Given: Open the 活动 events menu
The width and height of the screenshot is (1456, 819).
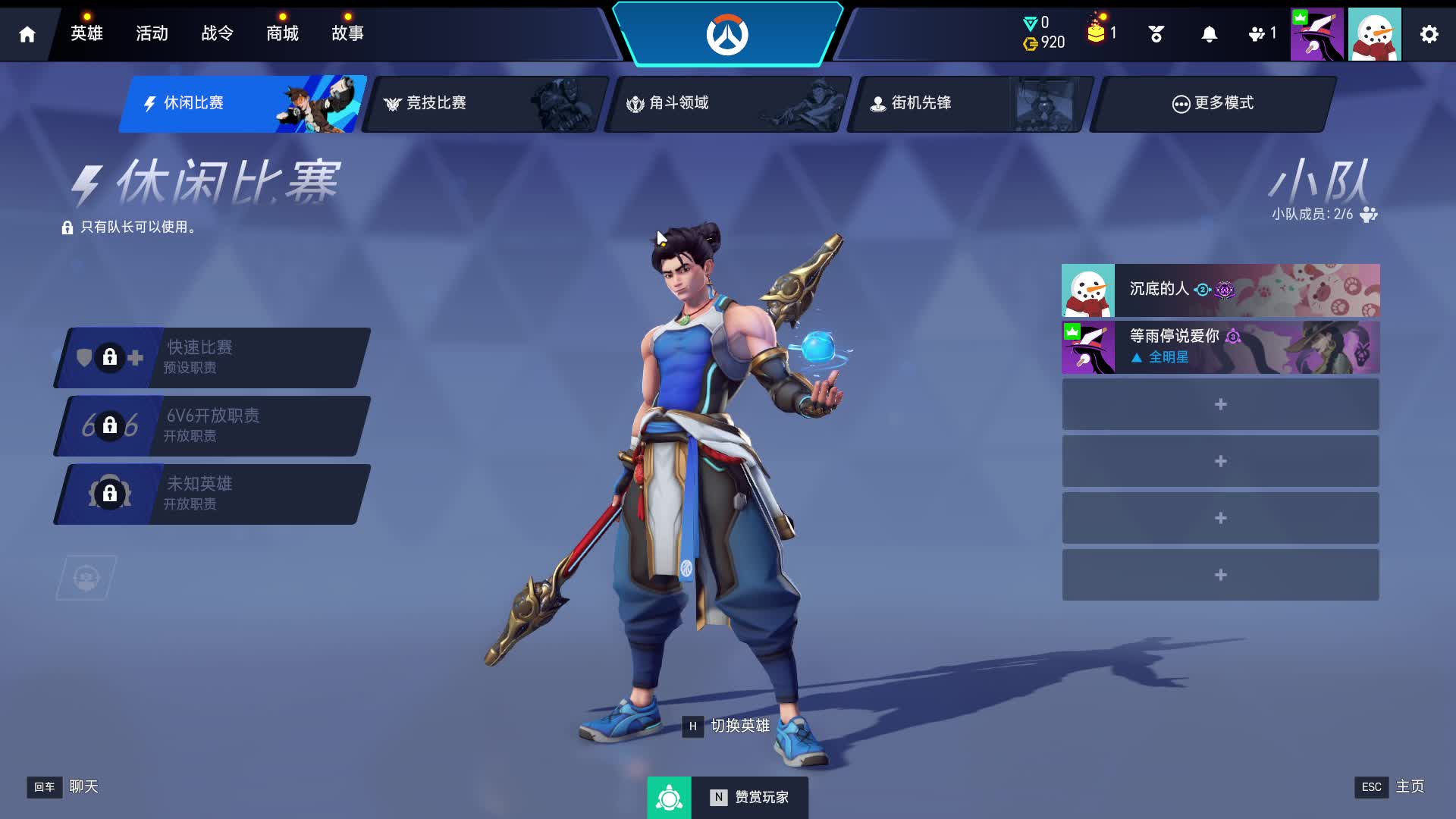Looking at the screenshot, I should pyautogui.click(x=152, y=33).
